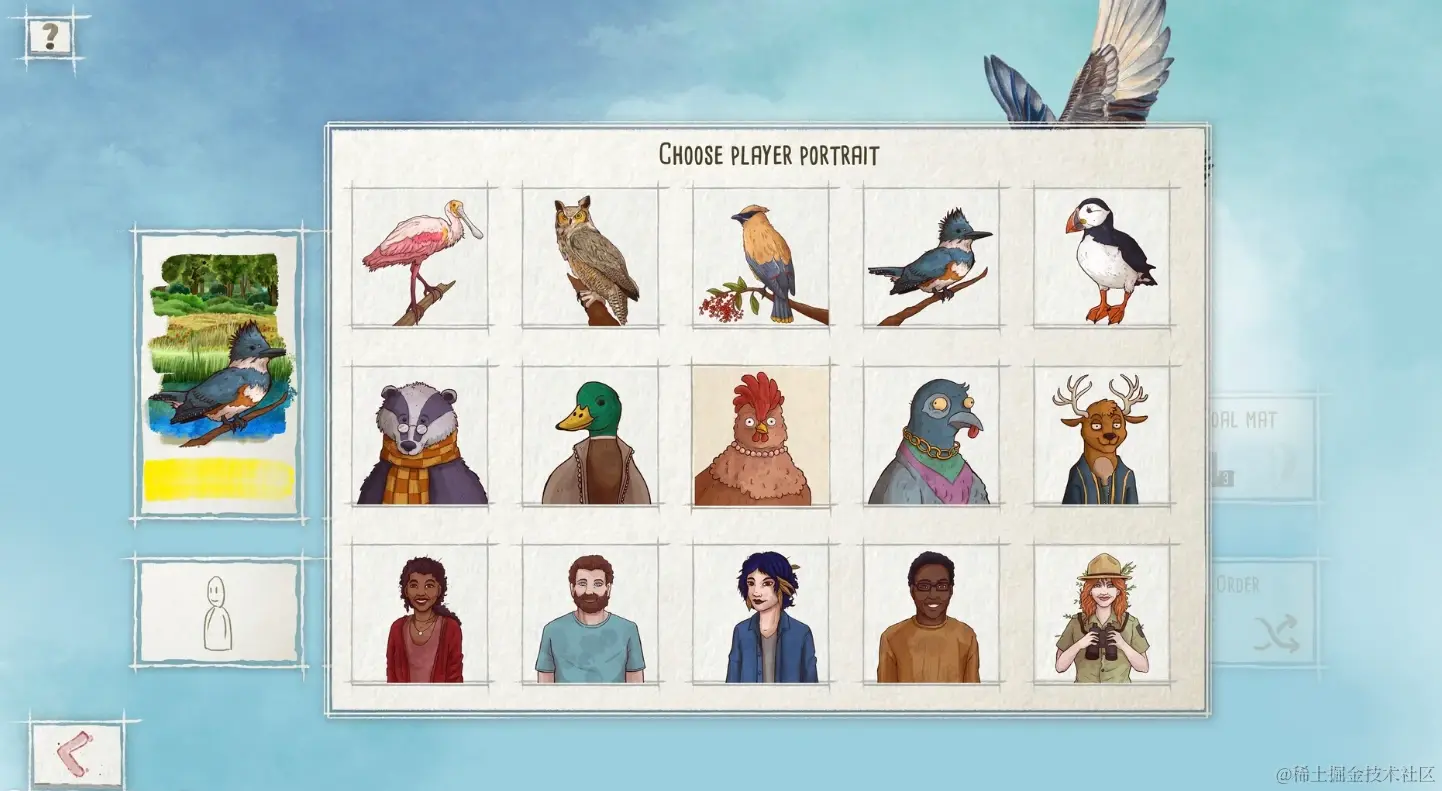Choose the deer with antlers portrait
1442x791 pixels.
tap(1102, 436)
